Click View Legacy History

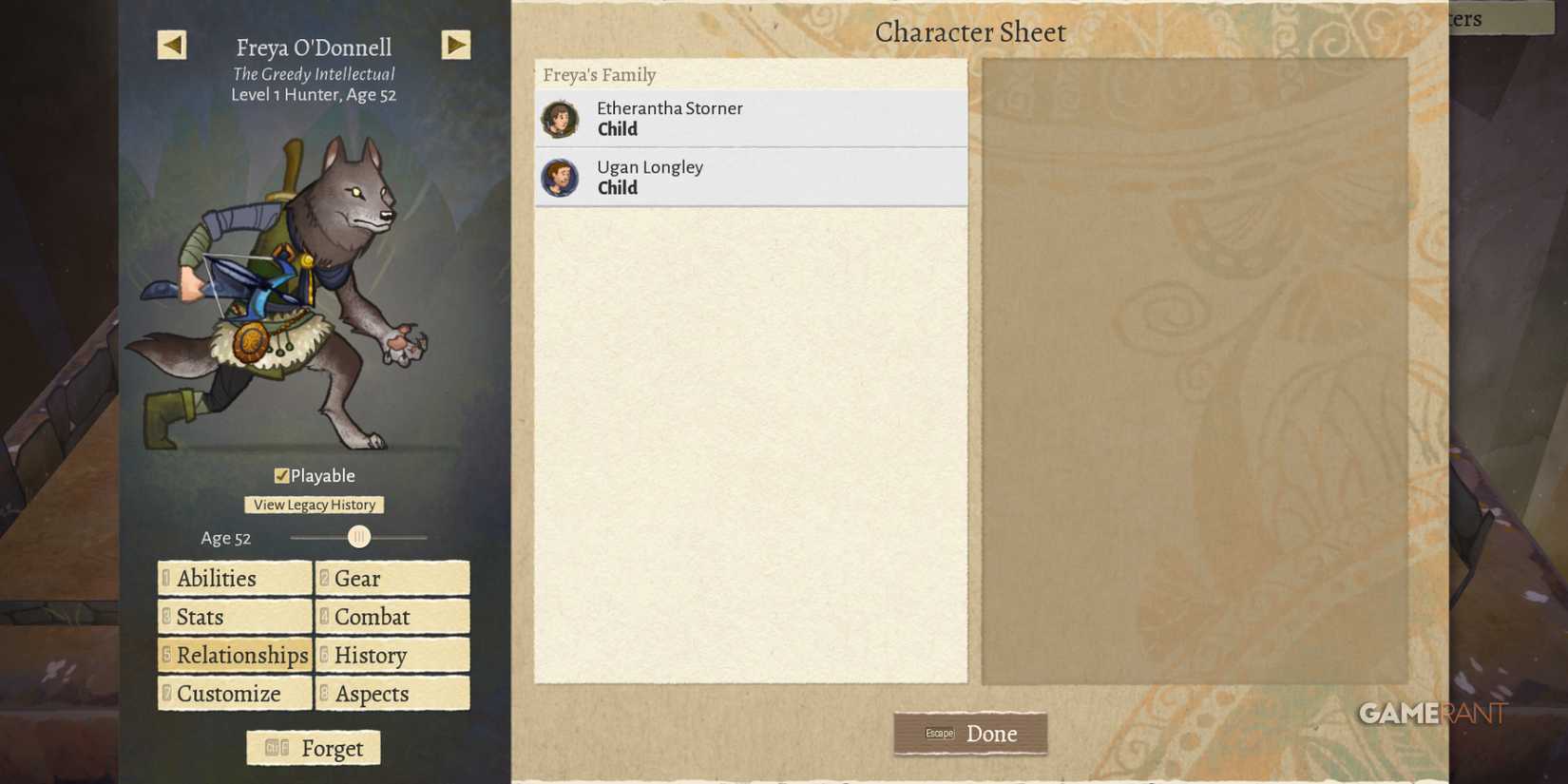coord(314,505)
